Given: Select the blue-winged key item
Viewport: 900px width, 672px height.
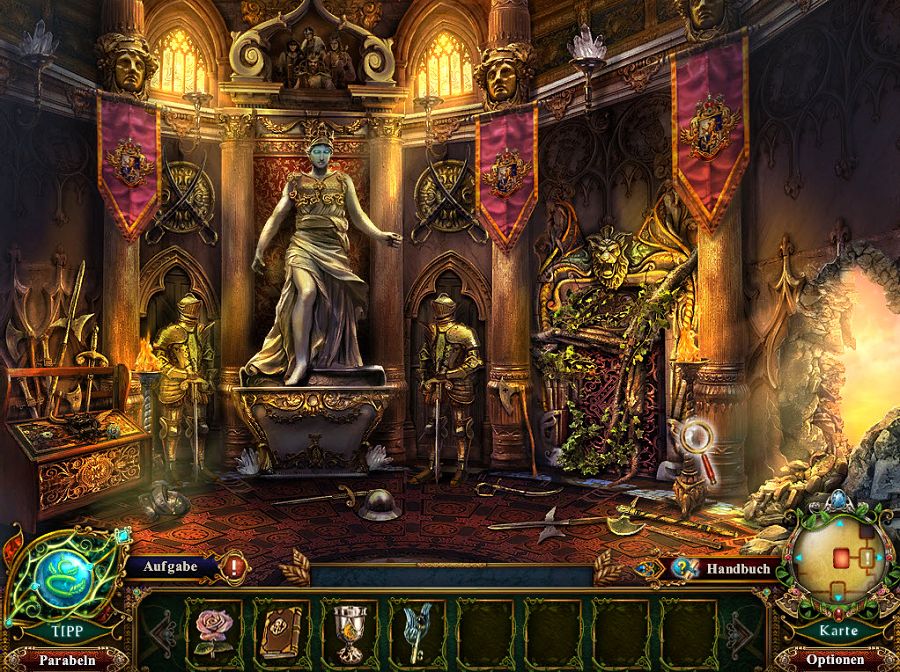Looking at the screenshot, I should (x=416, y=629).
